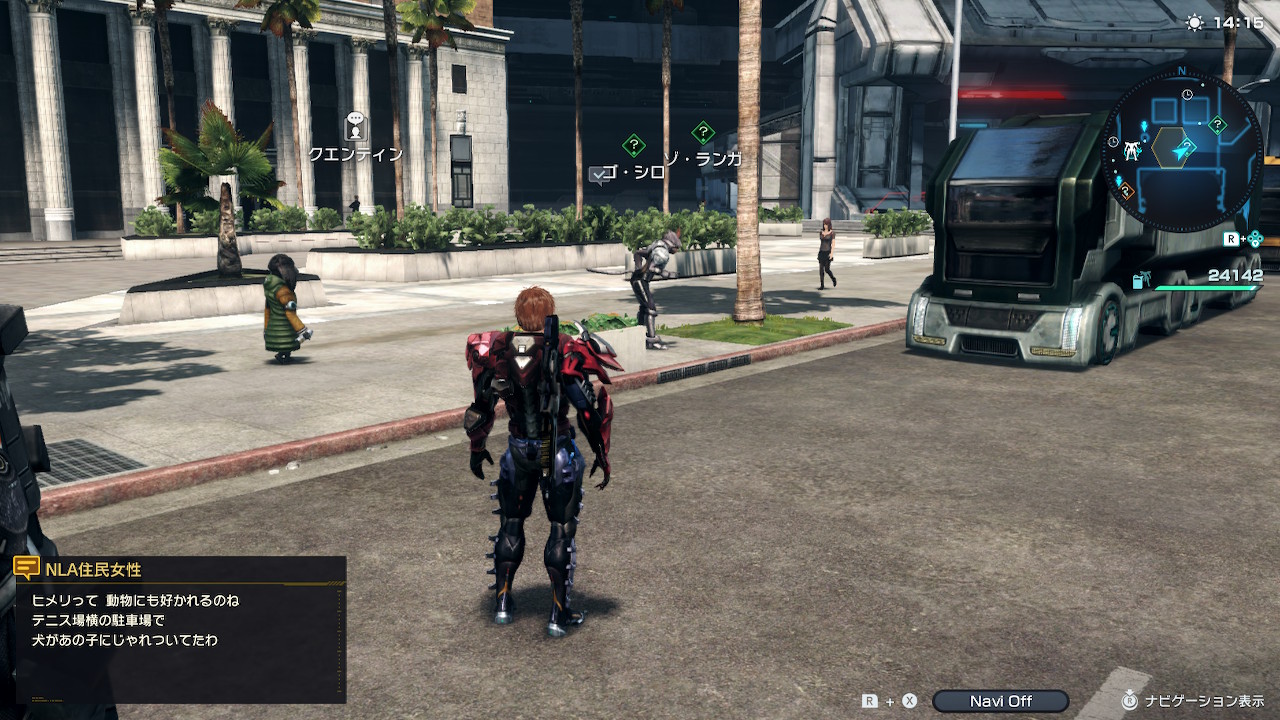
Task: Open the NLA住民女性 chat log box
Action: point(181,628)
